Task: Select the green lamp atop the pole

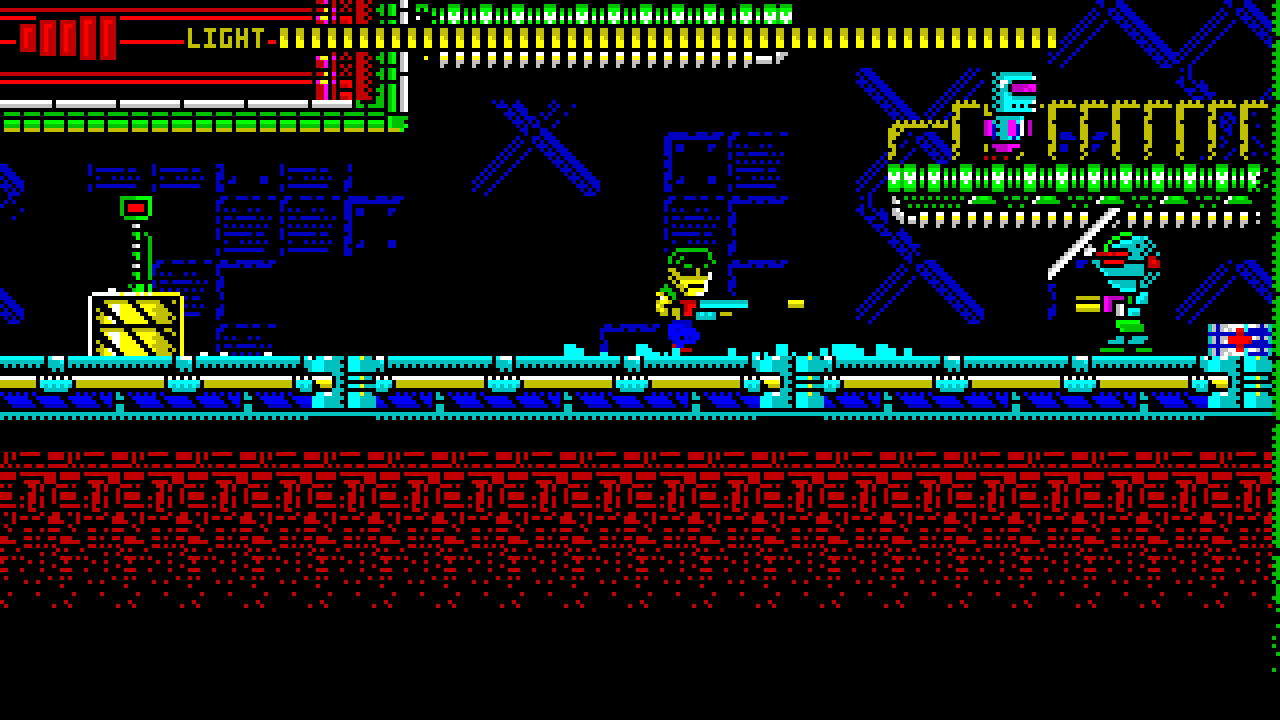Action: 137,207
